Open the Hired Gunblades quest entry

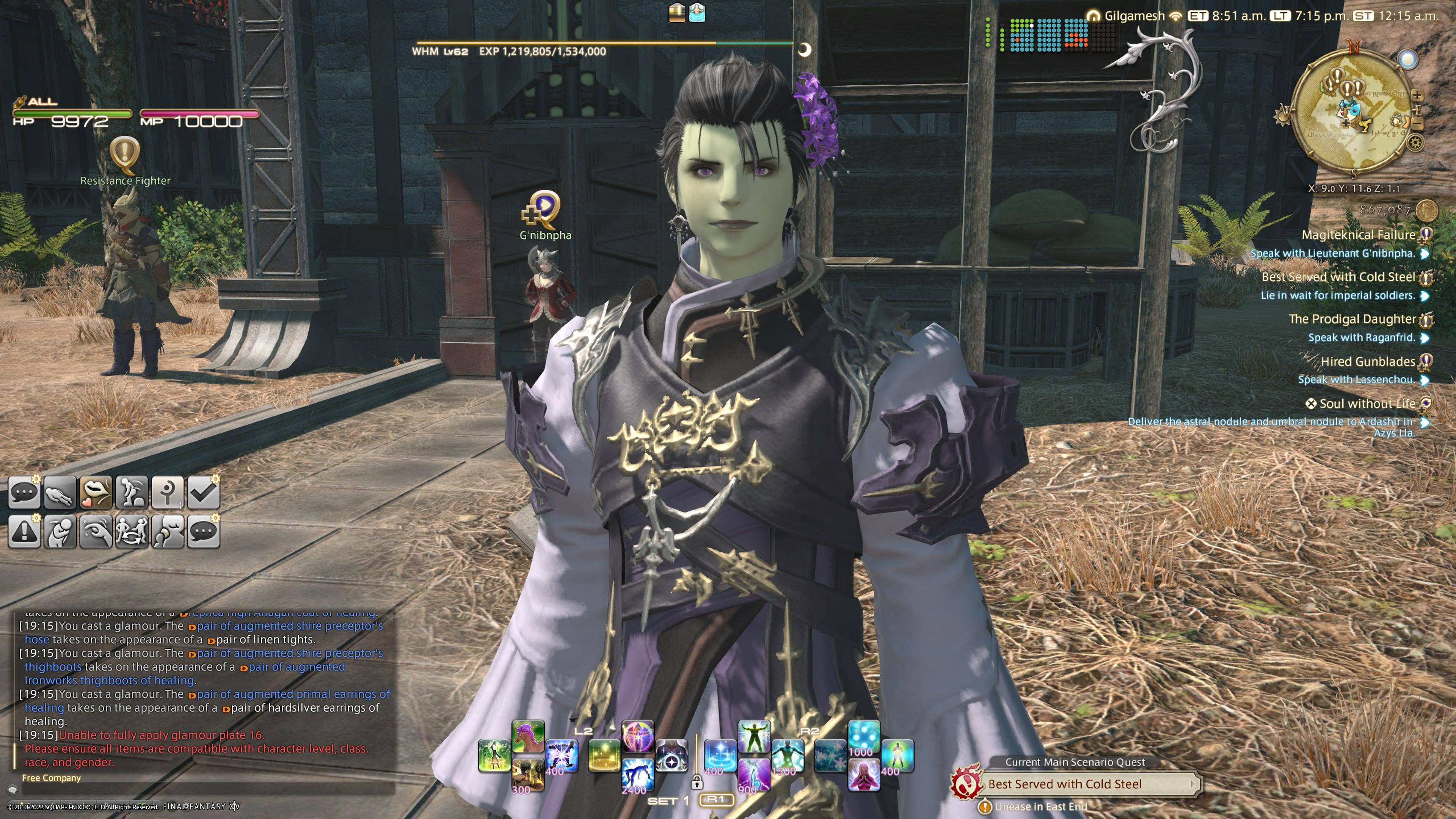(x=1367, y=361)
